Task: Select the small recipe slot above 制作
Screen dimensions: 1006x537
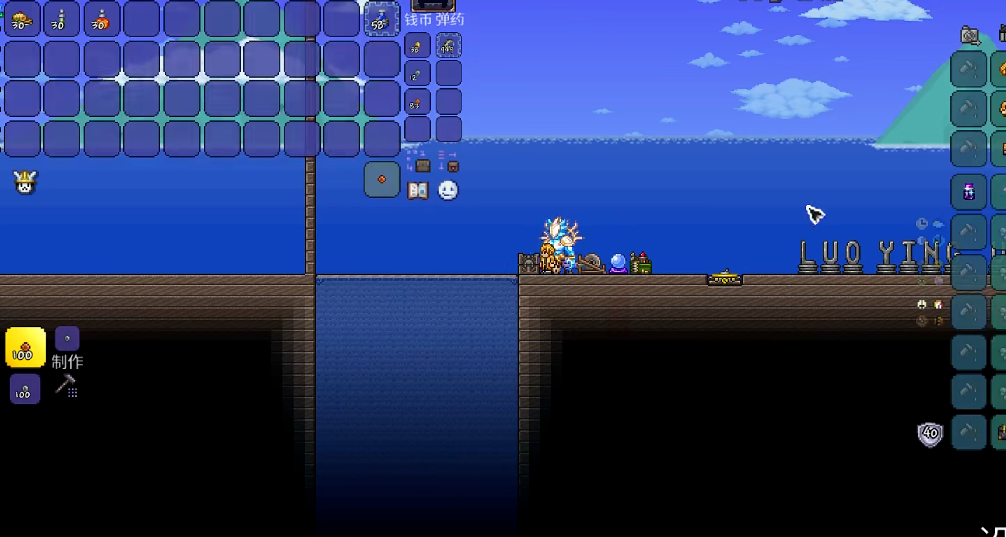Action: [x=67, y=338]
